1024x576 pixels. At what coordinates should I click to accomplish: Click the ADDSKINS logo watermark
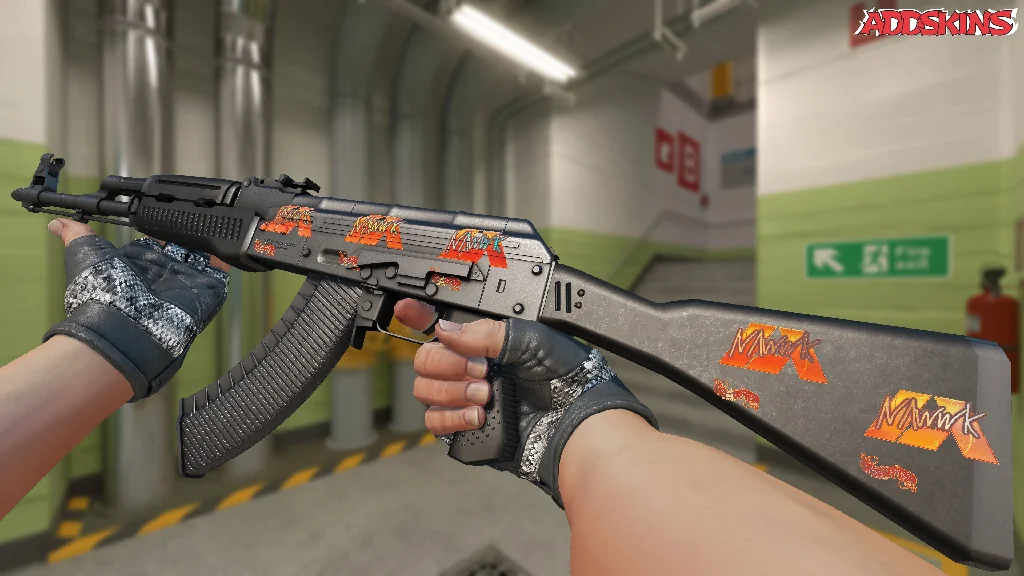pos(935,23)
